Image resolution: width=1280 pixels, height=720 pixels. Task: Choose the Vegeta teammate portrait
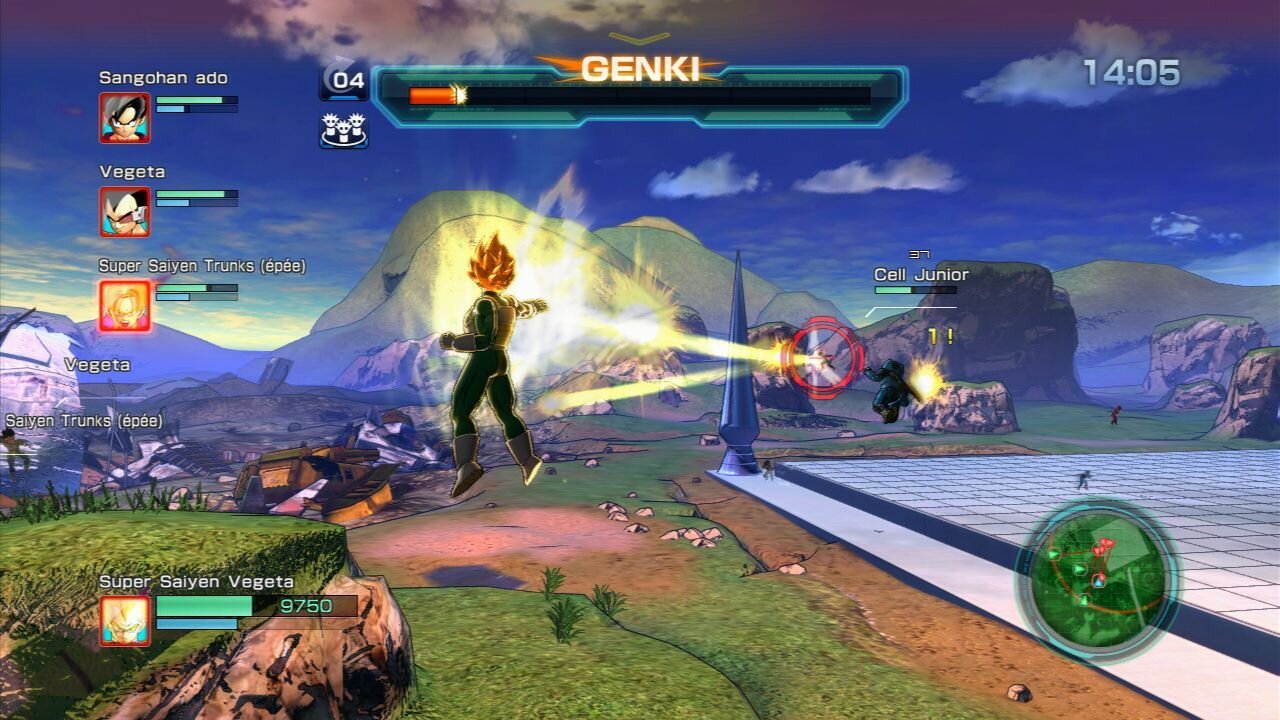[x=125, y=212]
